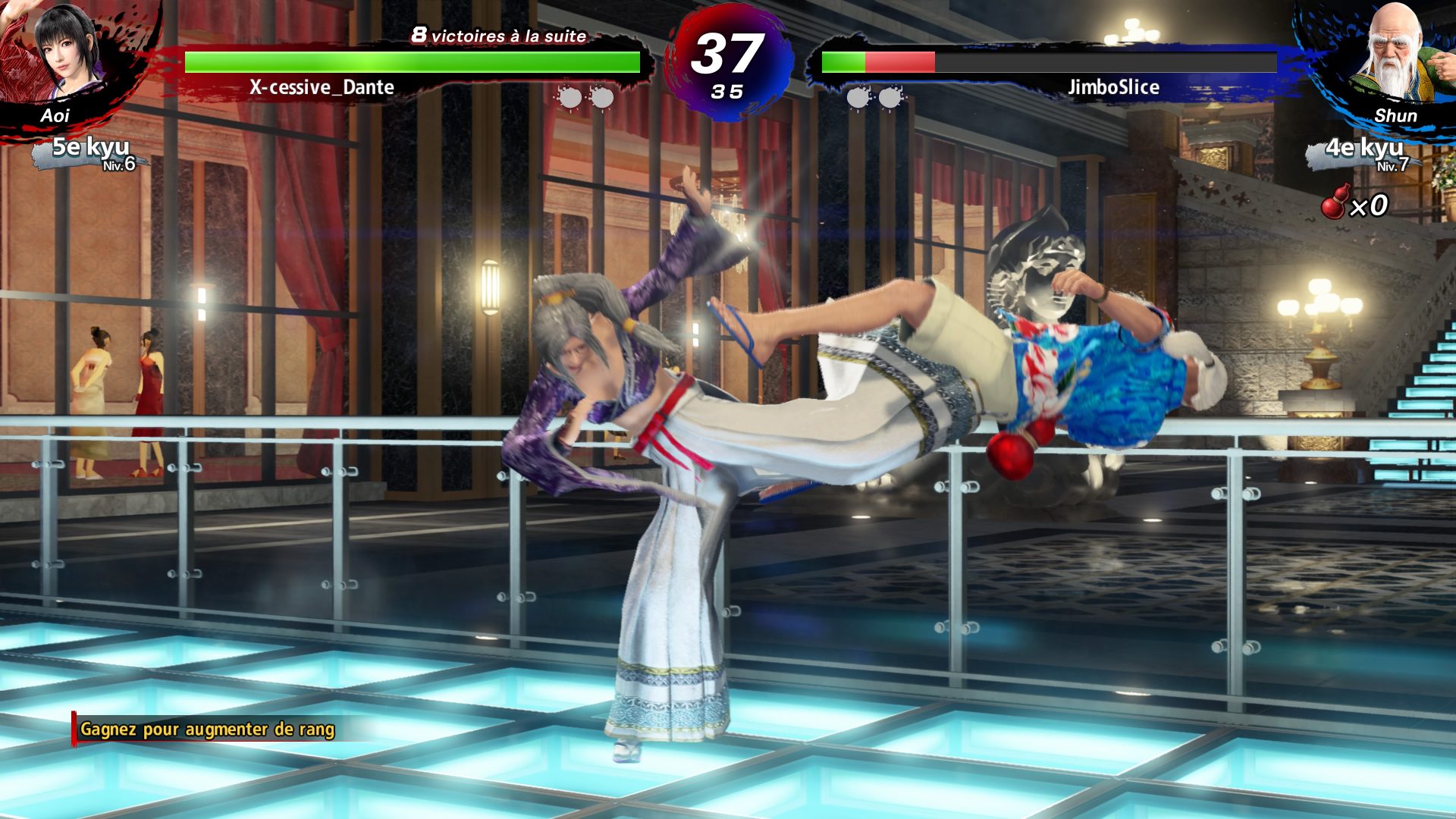Click the first round-win marker under JimboSlice
The width and height of the screenshot is (1456, 819).
coord(856,97)
